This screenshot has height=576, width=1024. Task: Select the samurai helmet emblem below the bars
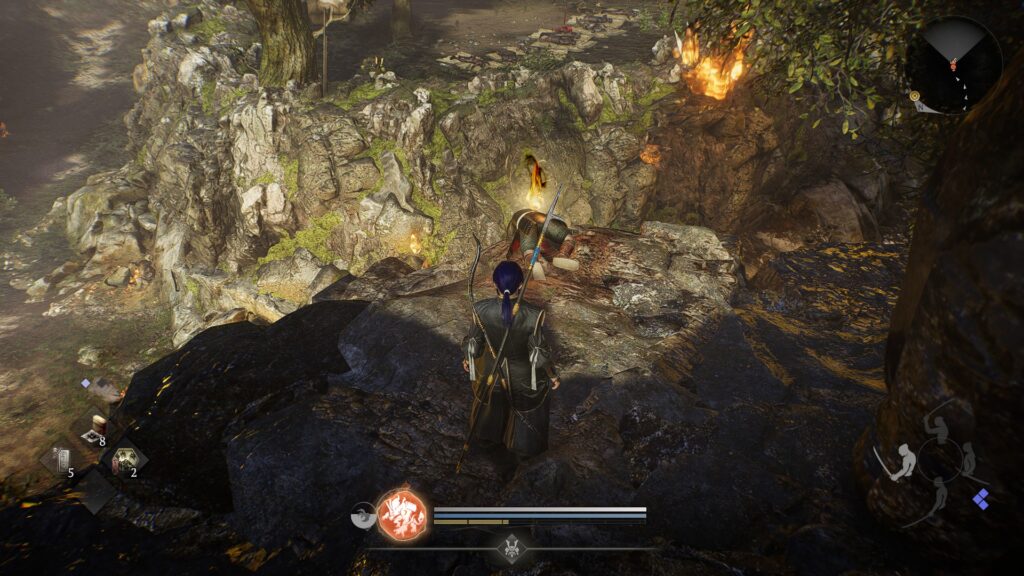(512, 547)
